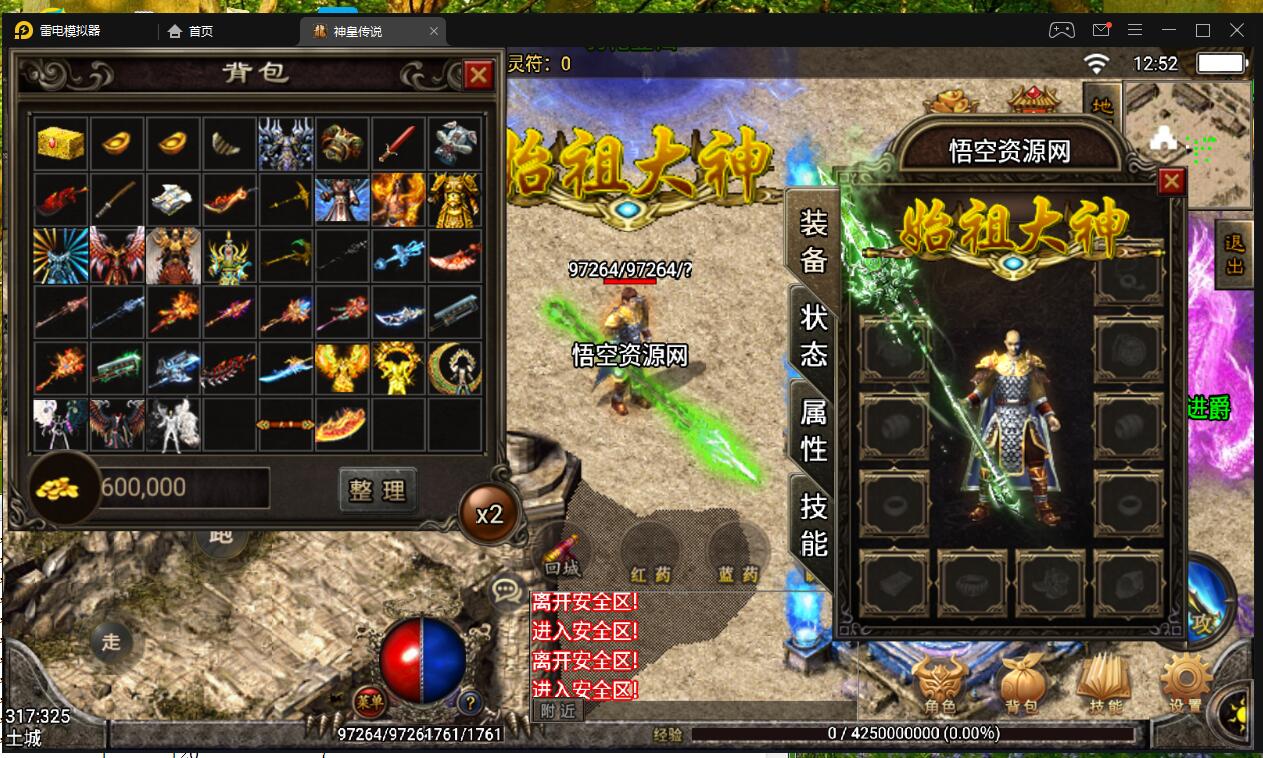Choose the white book scroll item
The width and height of the screenshot is (1263, 758).
174,200
